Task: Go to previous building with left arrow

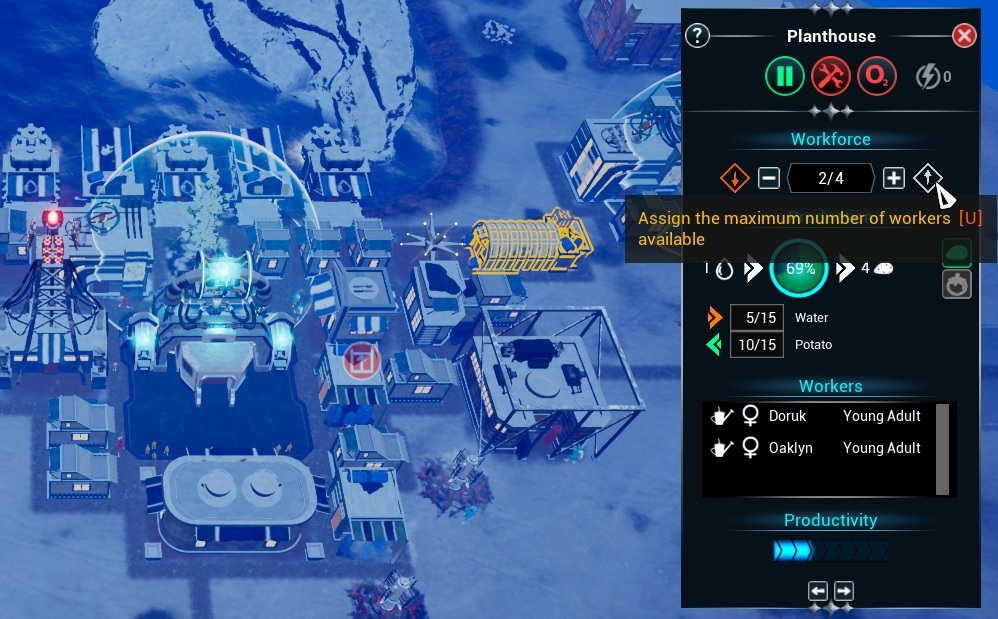Action: tap(818, 591)
